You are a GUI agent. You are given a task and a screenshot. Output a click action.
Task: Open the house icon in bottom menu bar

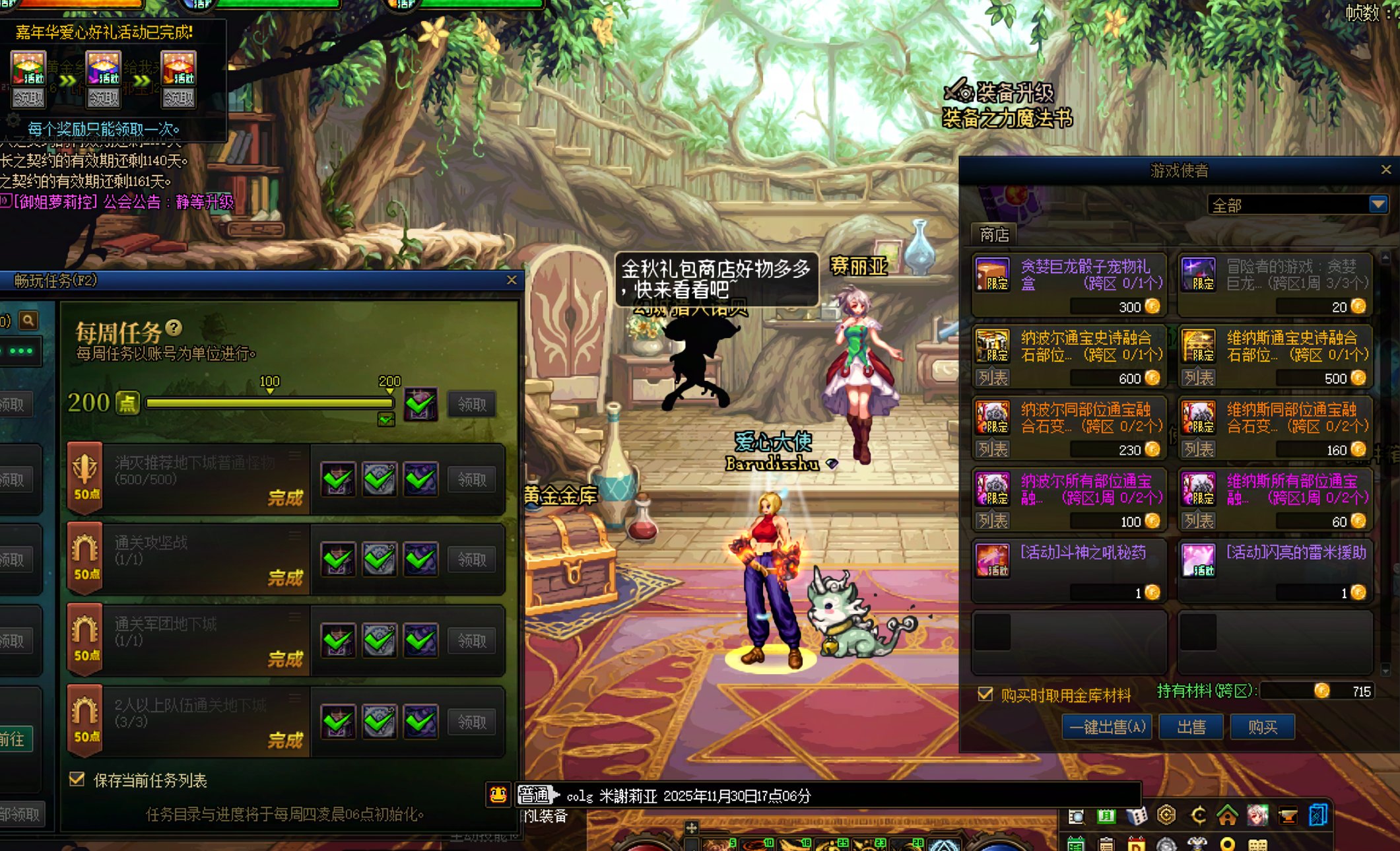(x=1227, y=816)
